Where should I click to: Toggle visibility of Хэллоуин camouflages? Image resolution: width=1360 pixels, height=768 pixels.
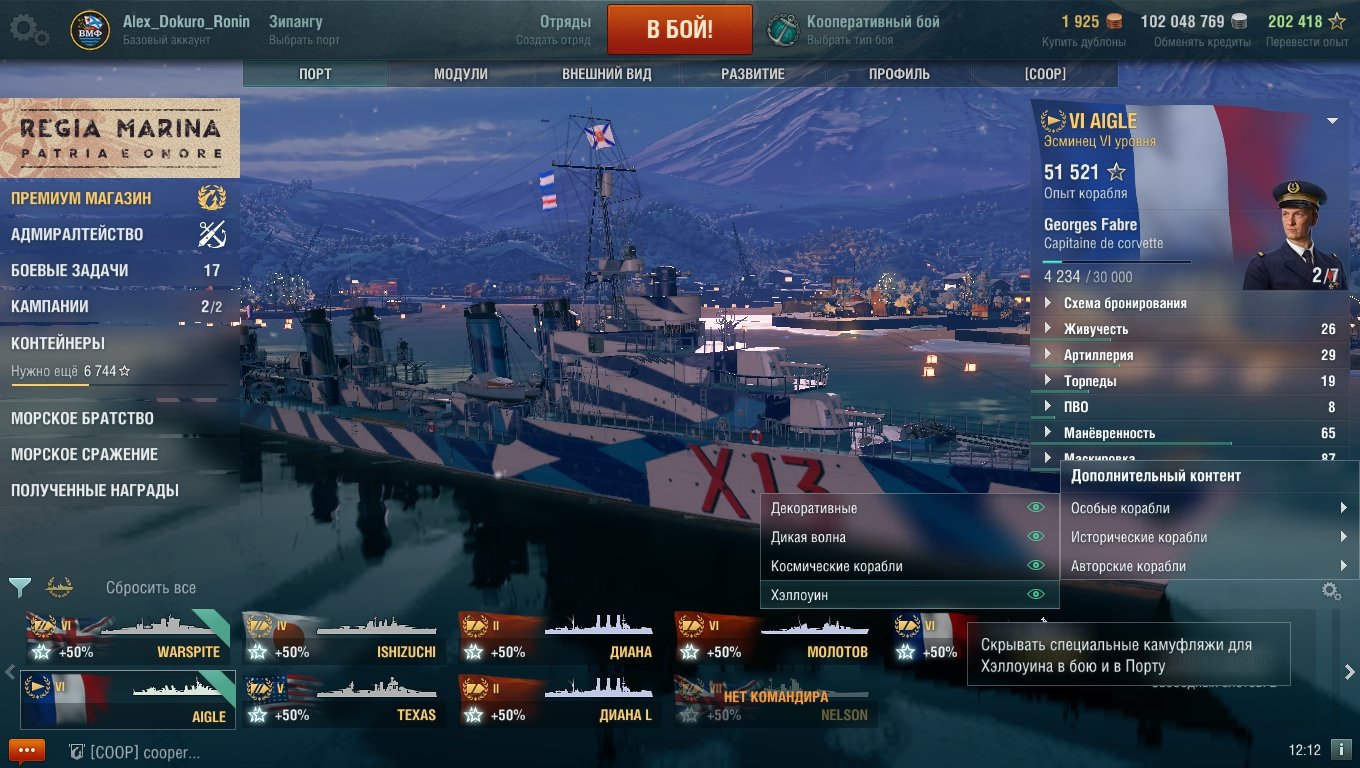click(1036, 595)
